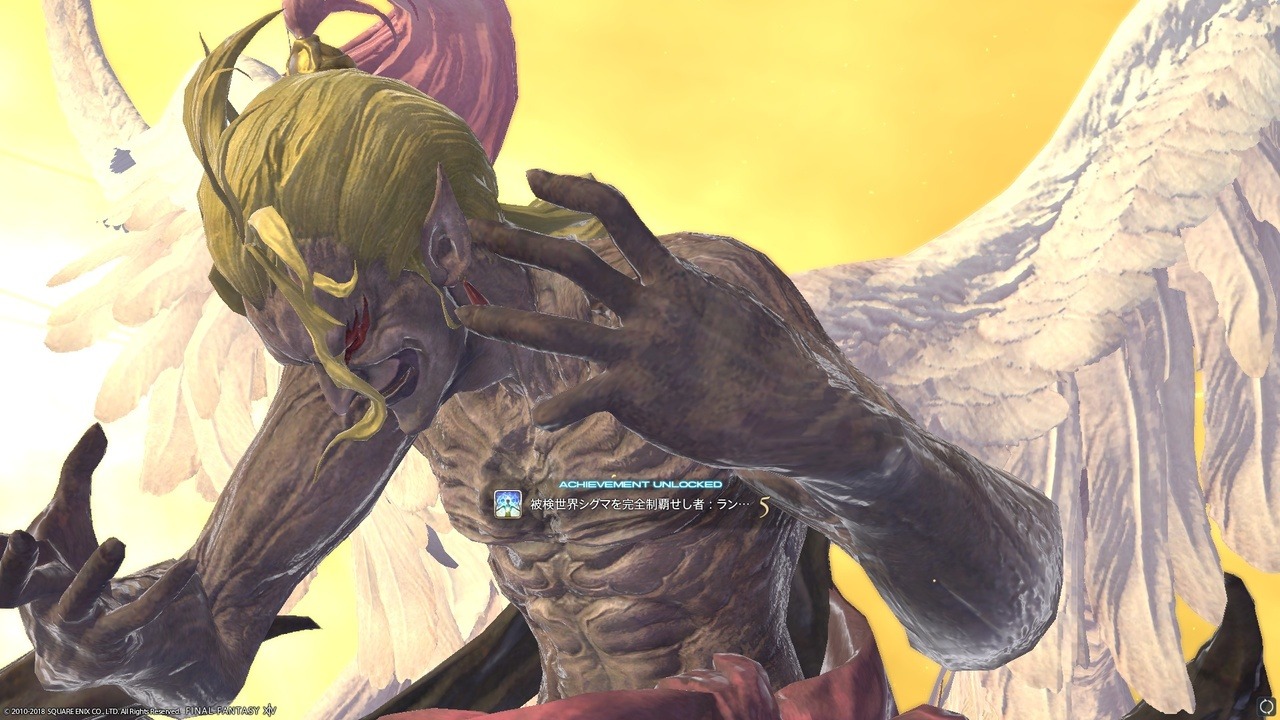Click the unlocked achievement icon
Viewport: 1280px width, 720px height.
click(x=508, y=504)
